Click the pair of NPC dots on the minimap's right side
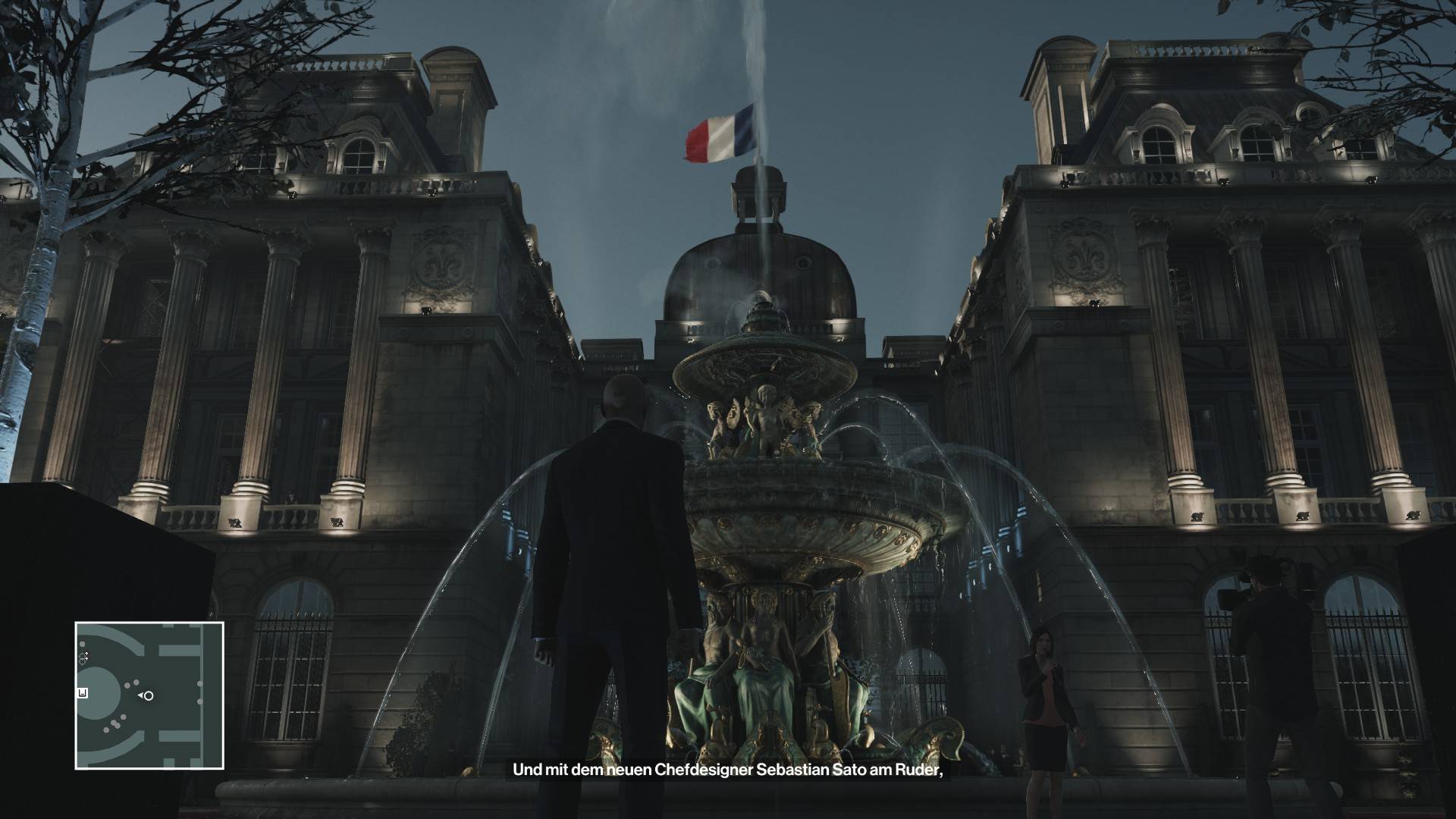This screenshot has width=1456, height=819. (199, 692)
